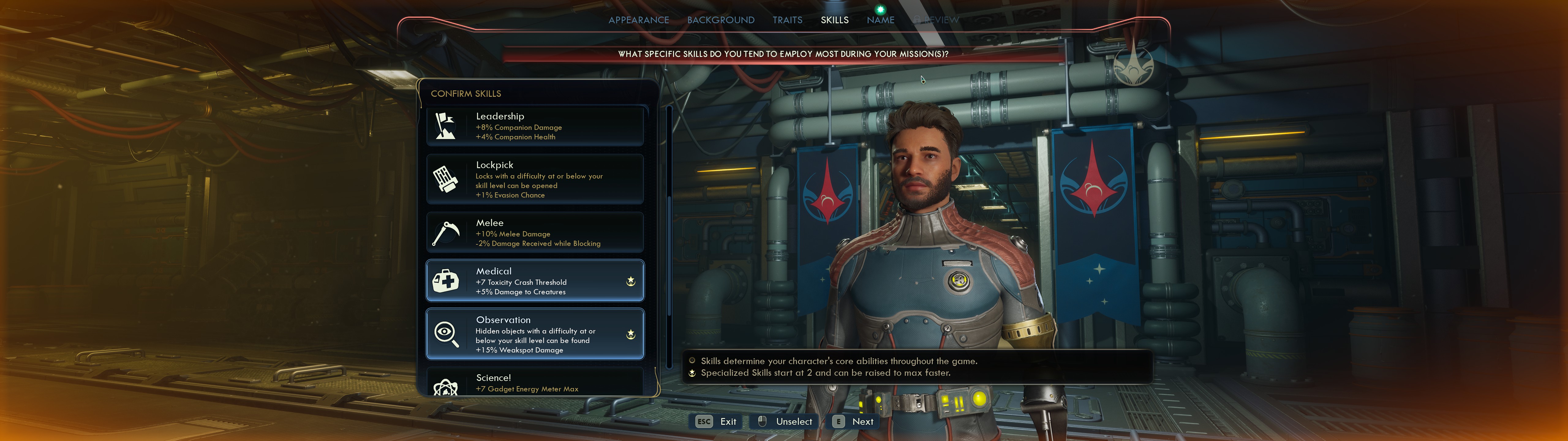Switch to the Appearance tab

[639, 20]
